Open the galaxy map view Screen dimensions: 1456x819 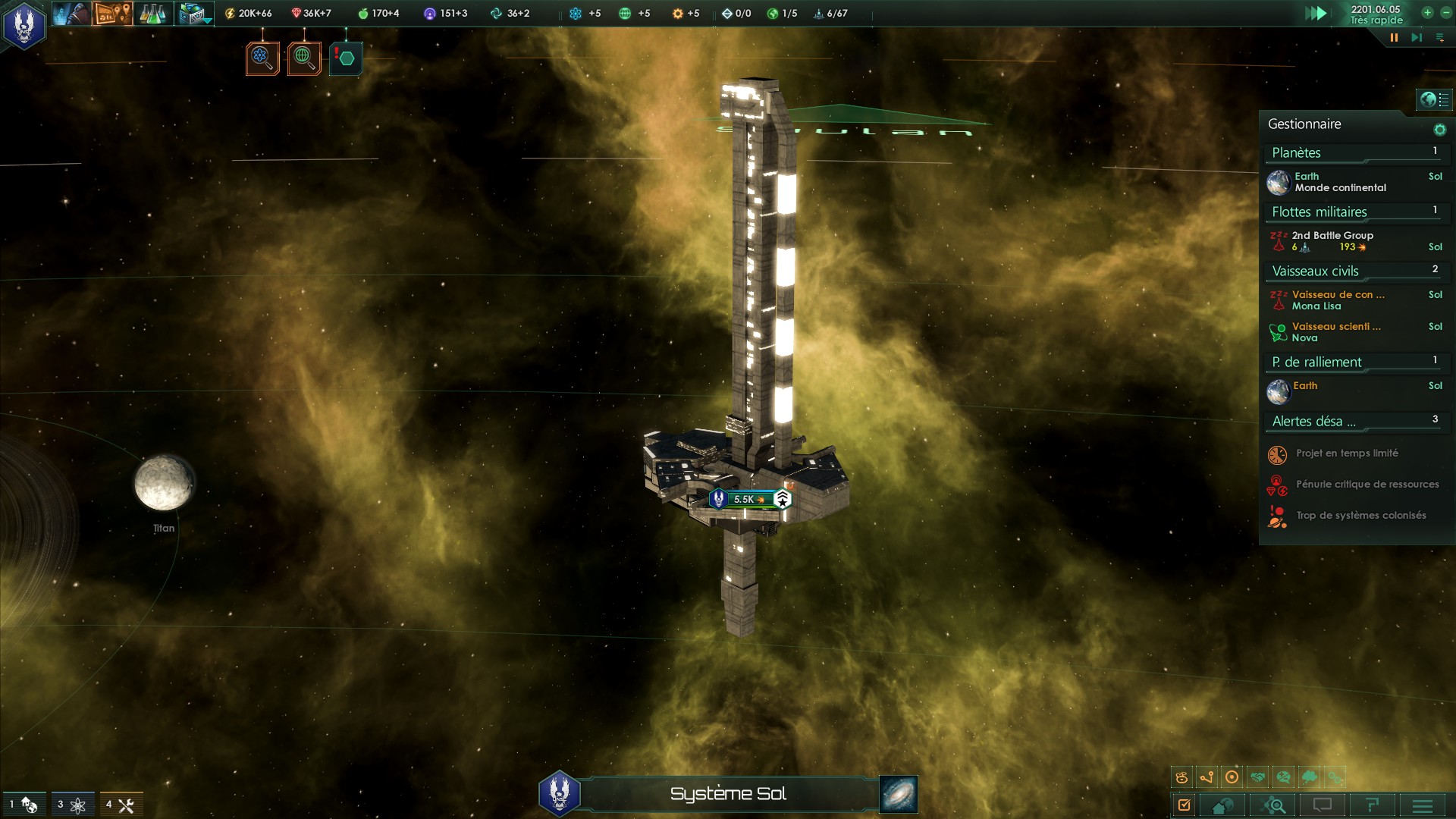(899, 794)
